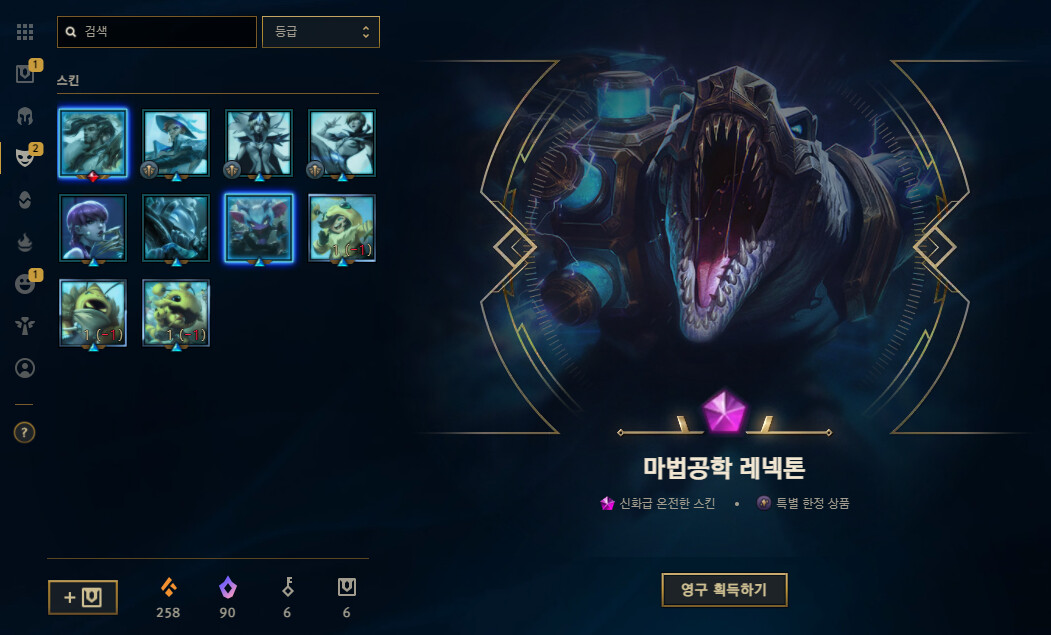Screen dimensions: 1051x635
Task: Show the previous skin with left arrow
Action: (516, 246)
